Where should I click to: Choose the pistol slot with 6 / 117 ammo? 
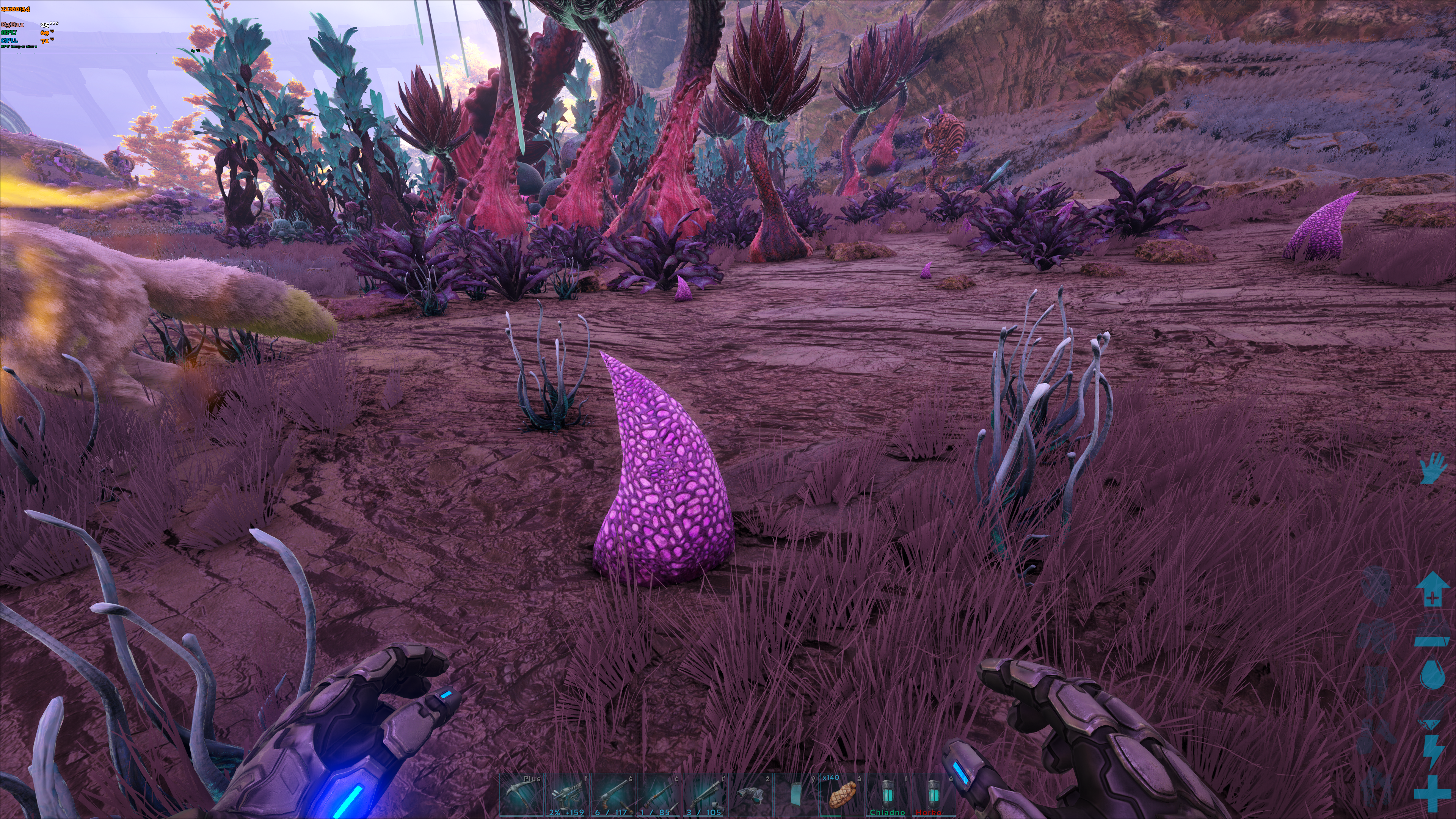coord(614,795)
